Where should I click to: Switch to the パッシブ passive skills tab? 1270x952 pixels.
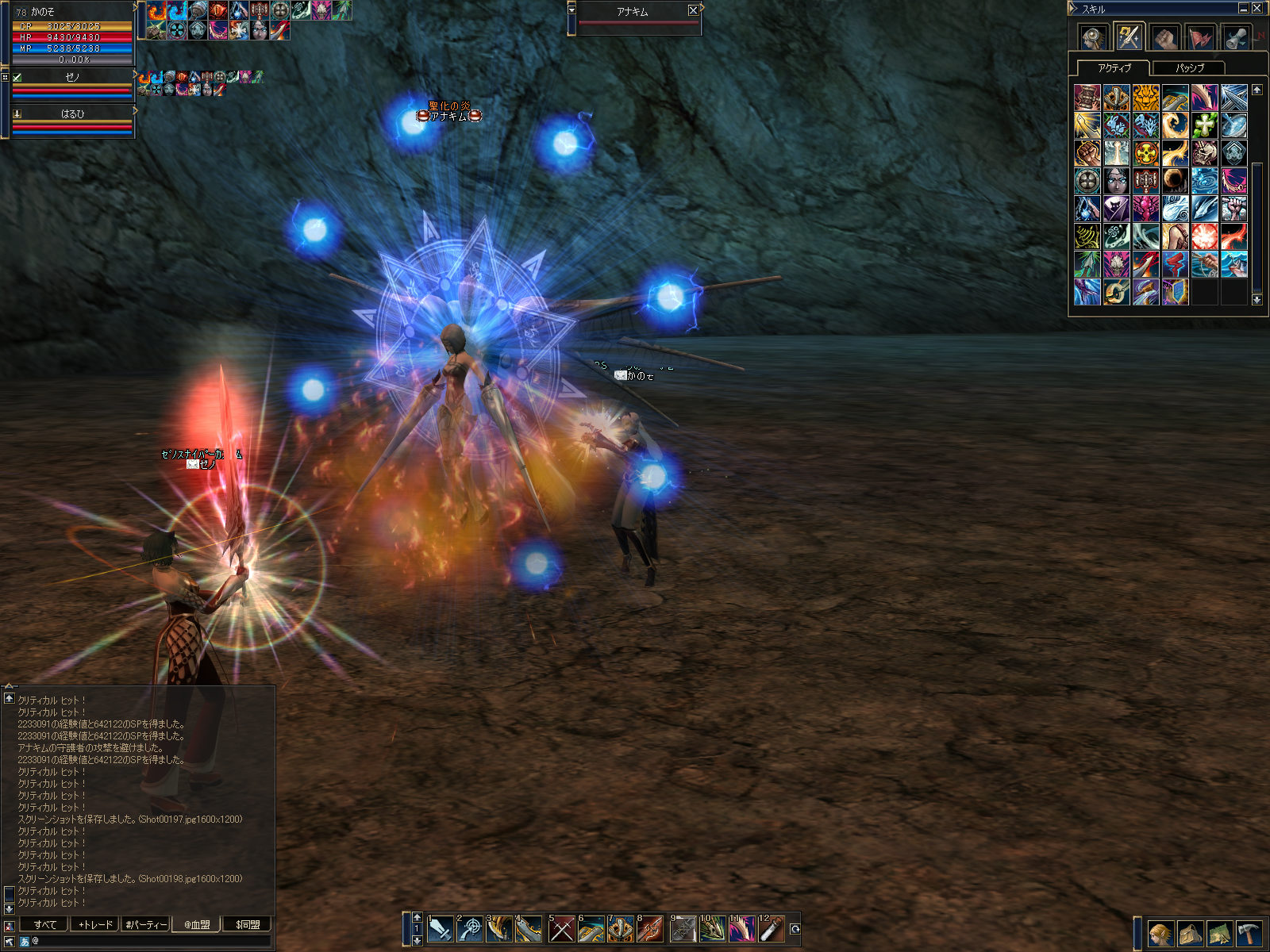1189,68
